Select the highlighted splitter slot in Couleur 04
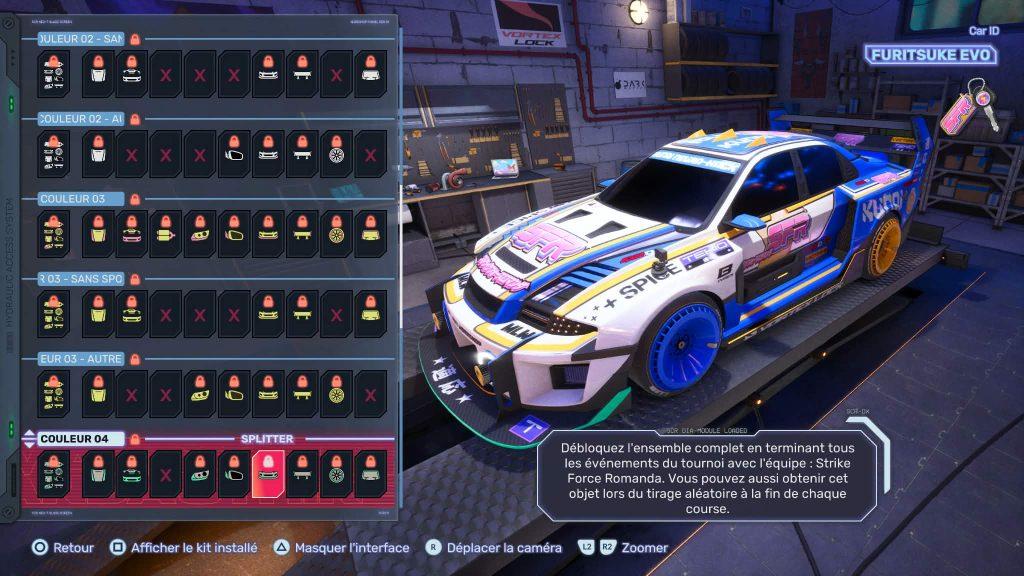The image size is (1024, 576). (268, 473)
